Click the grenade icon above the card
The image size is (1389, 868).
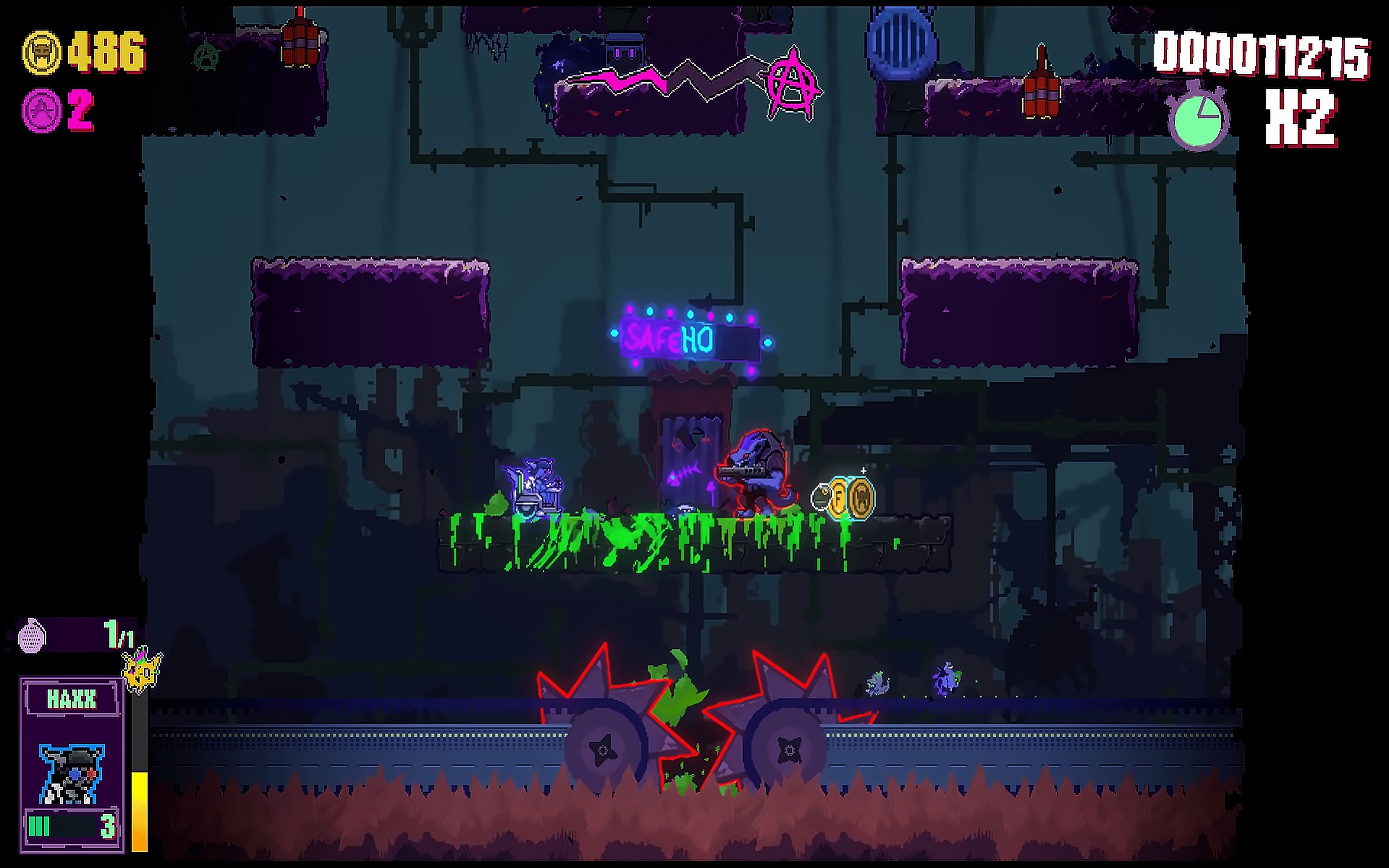[32, 636]
